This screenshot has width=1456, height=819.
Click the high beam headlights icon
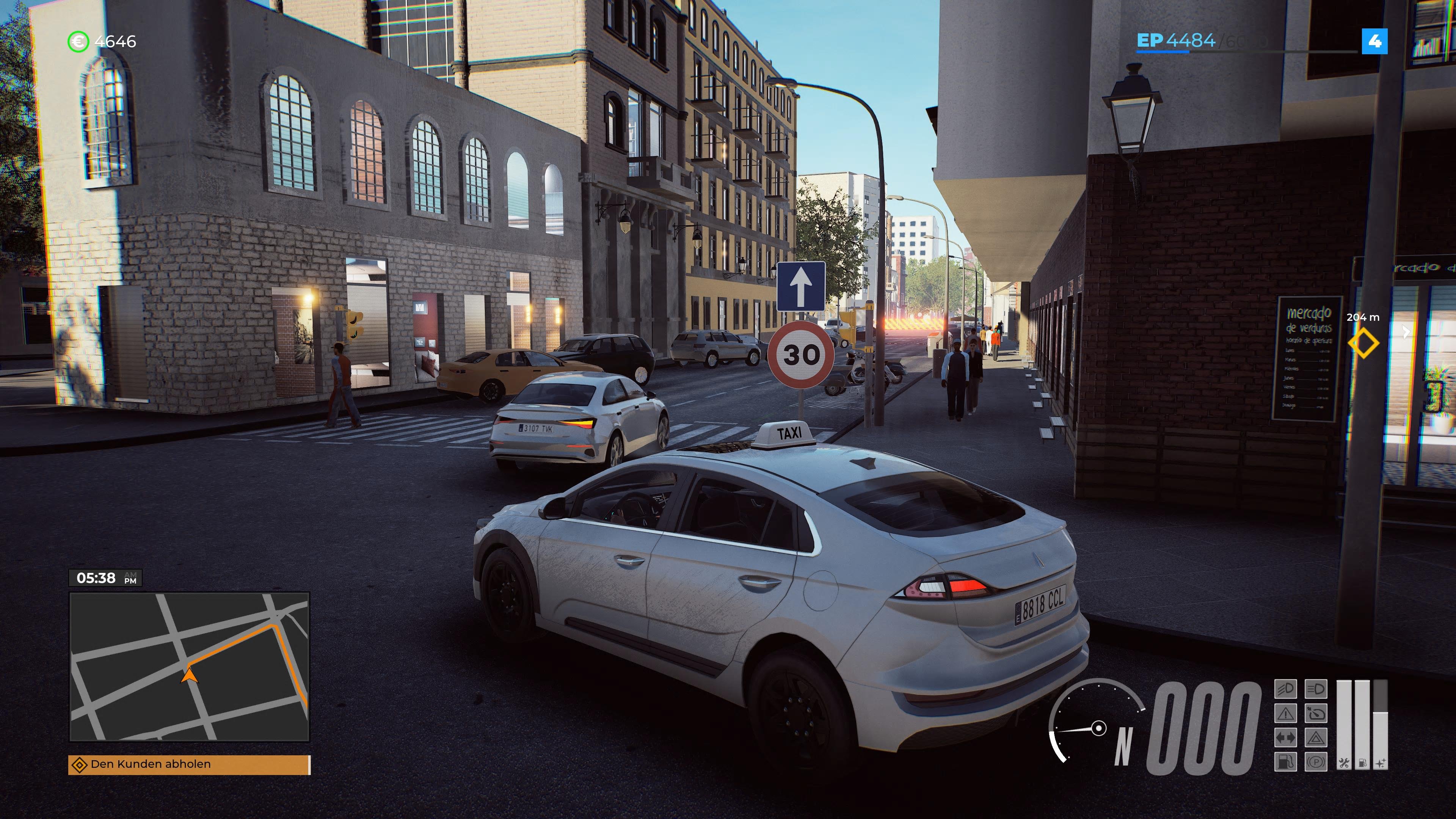tap(1316, 689)
